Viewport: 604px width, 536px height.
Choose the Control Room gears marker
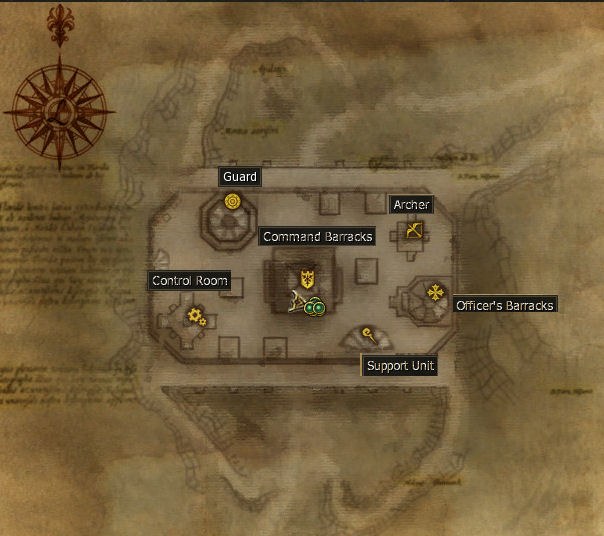196,317
